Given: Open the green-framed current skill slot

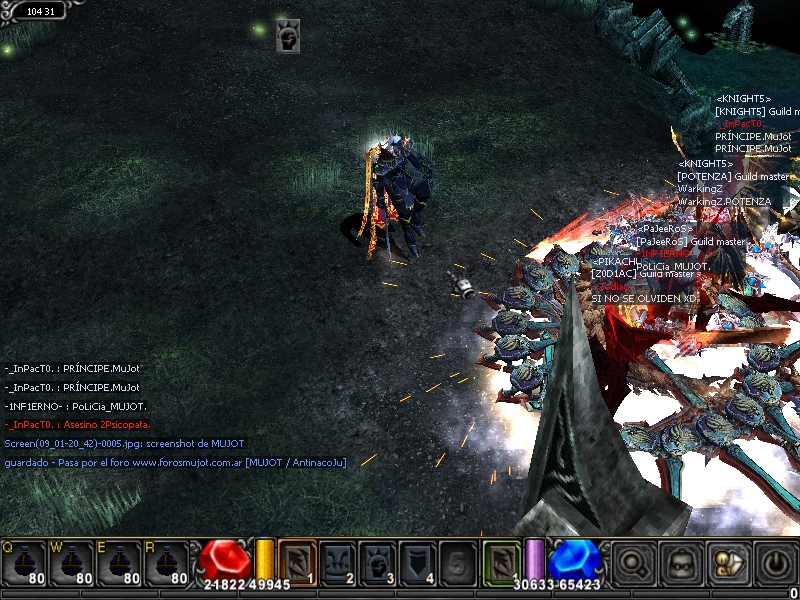Looking at the screenshot, I should [503, 563].
